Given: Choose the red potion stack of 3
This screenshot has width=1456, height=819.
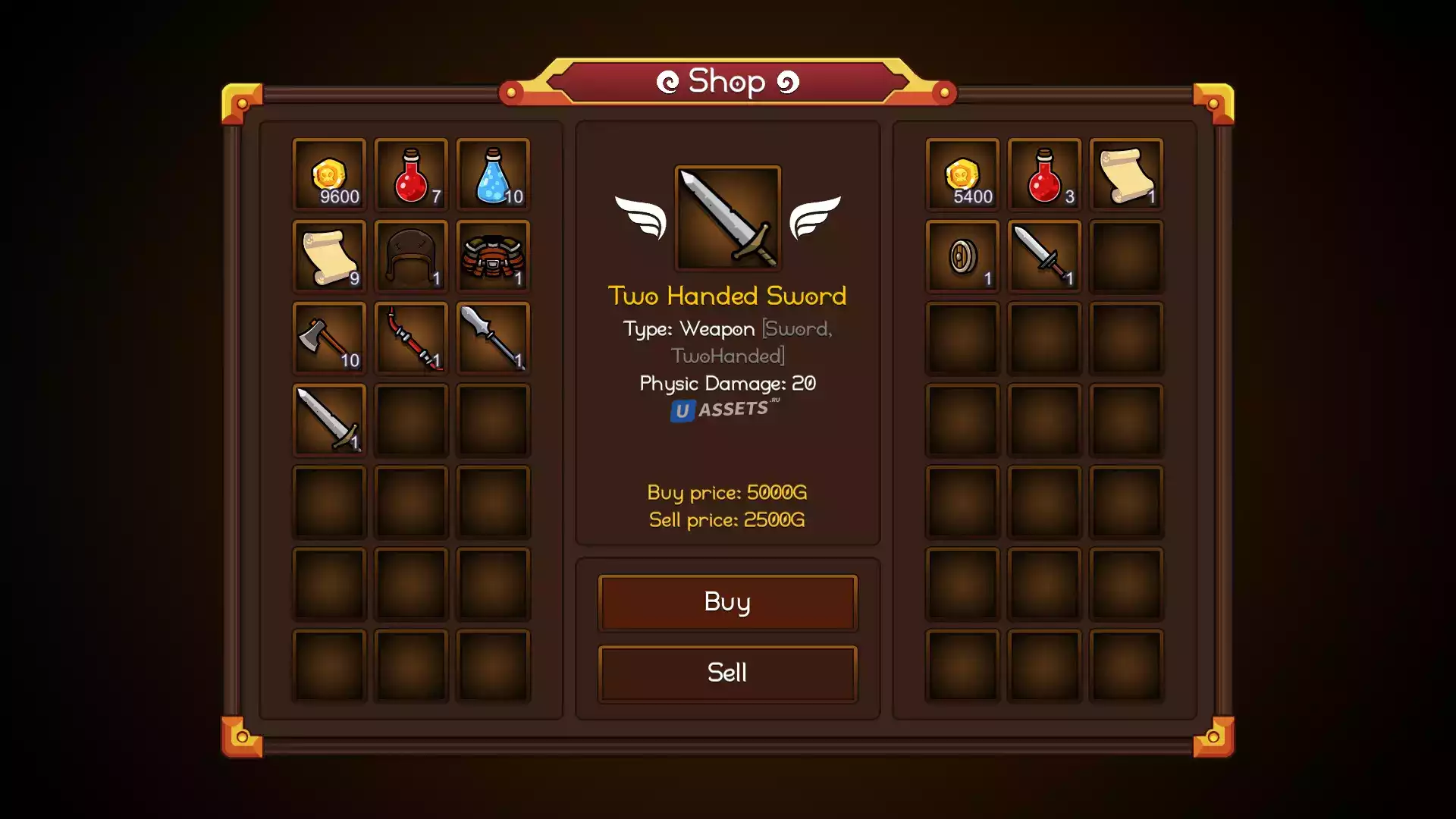Looking at the screenshot, I should [1044, 174].
